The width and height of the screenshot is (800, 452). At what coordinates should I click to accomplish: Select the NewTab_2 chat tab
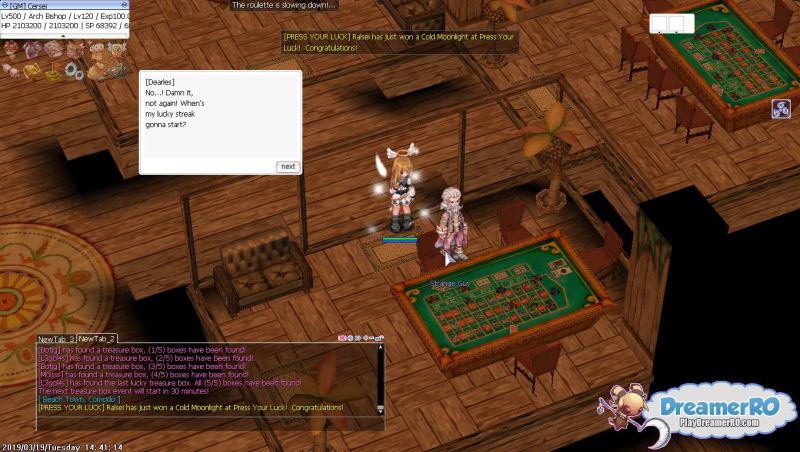(97, 339)
